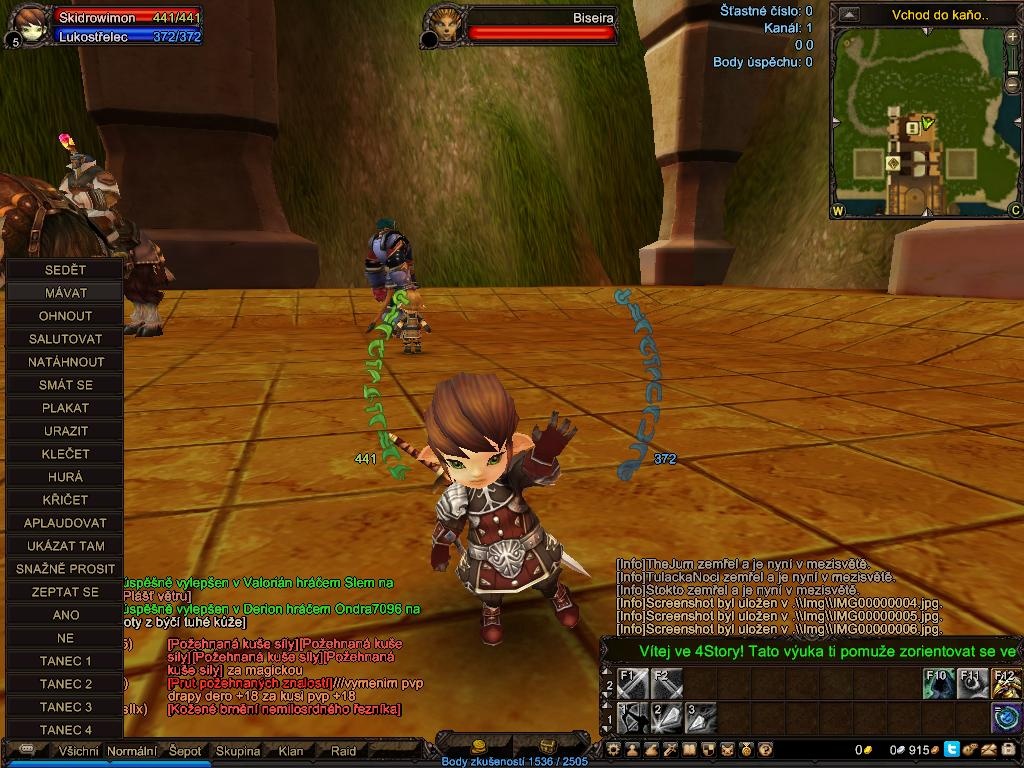The width and height of the screenshot is (1024, 768).
Task: Trigger the TANEC 1 dance emote
Action: [x=65, y=661]
